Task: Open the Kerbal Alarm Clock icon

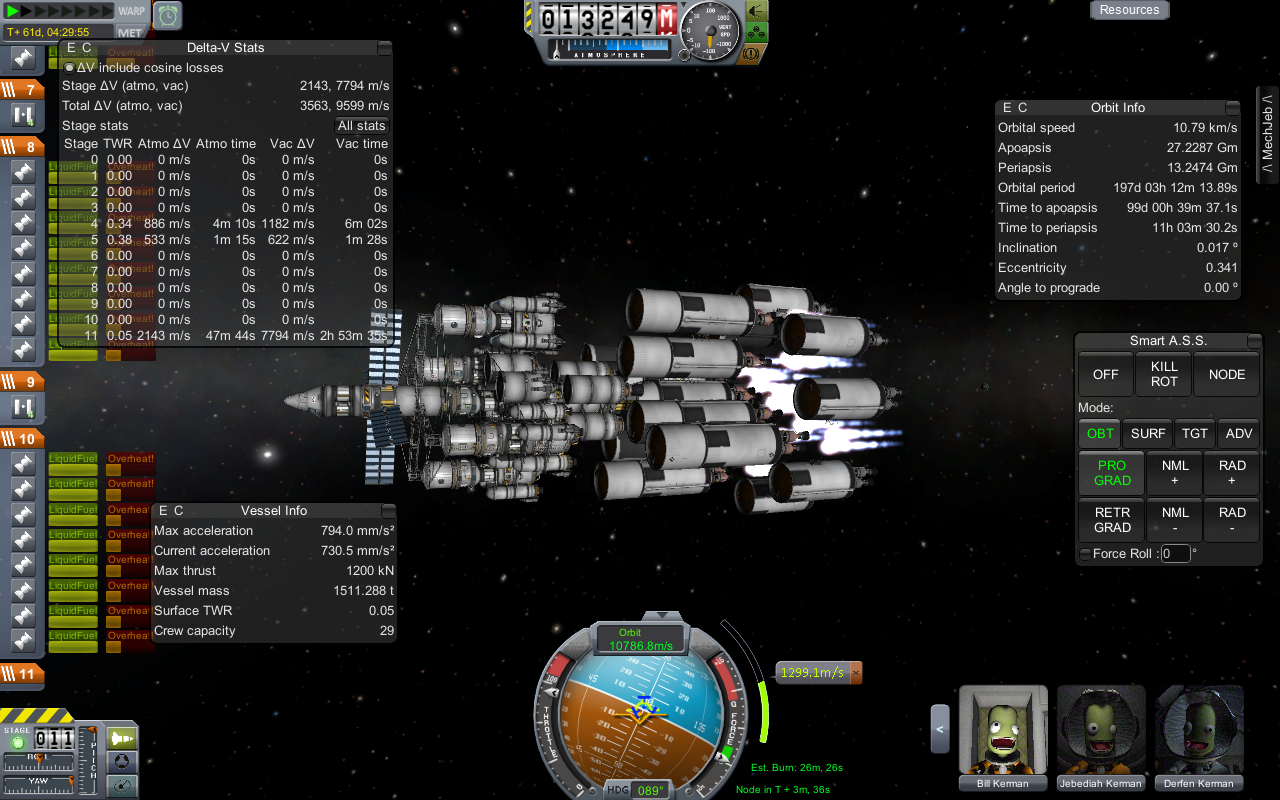Action: (x=169, y=15)
